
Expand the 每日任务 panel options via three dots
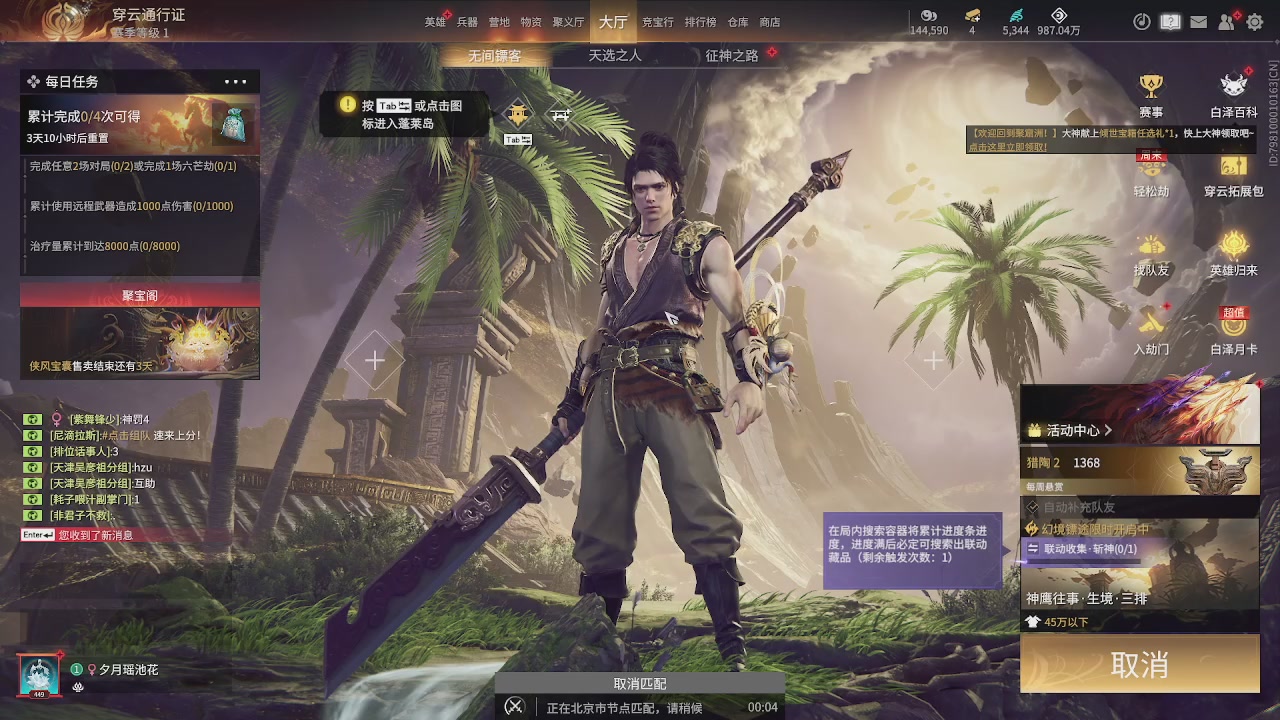234,81
